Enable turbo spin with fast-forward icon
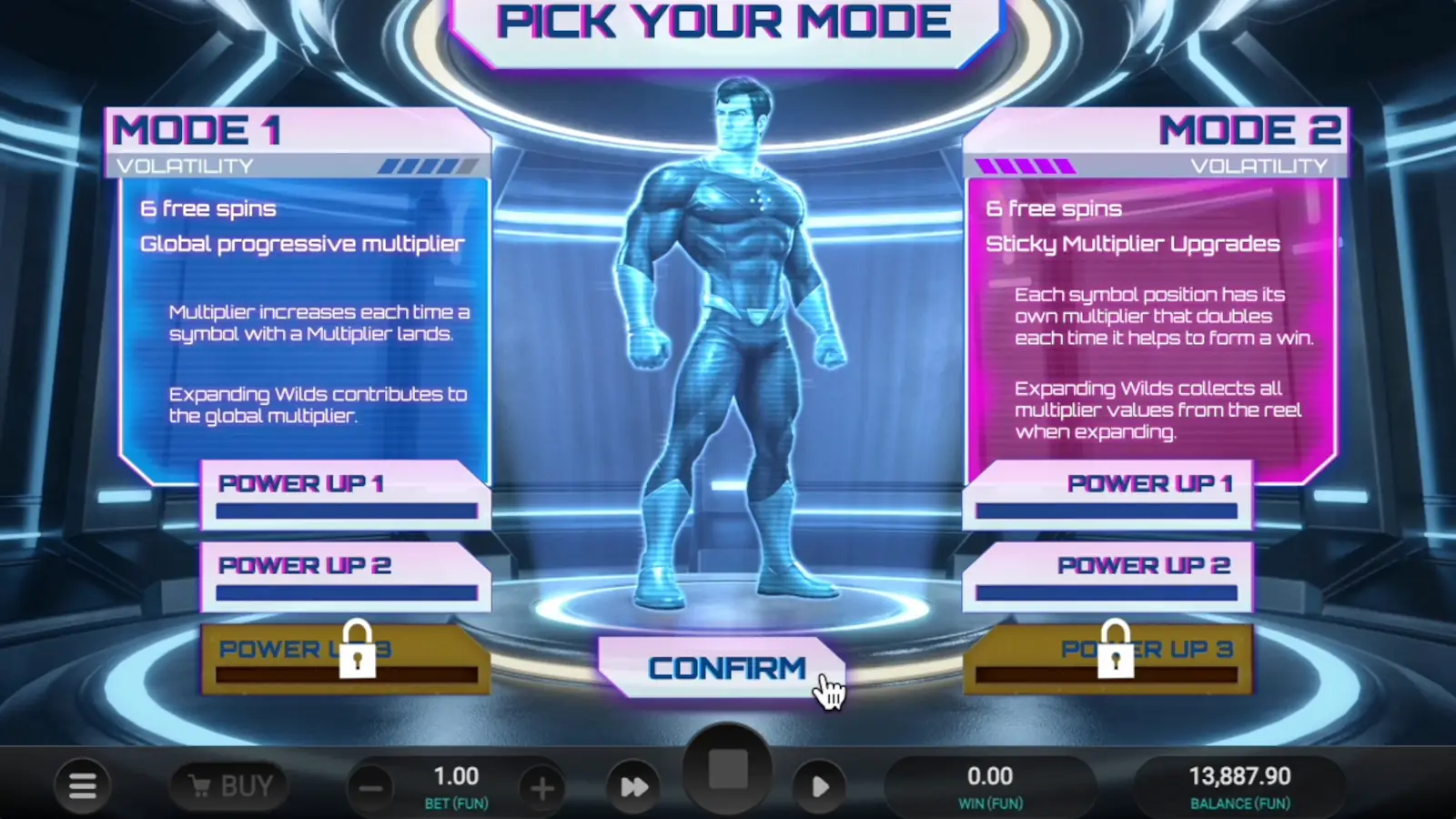This screenshot has height=819, width=1456. (633, 784)
